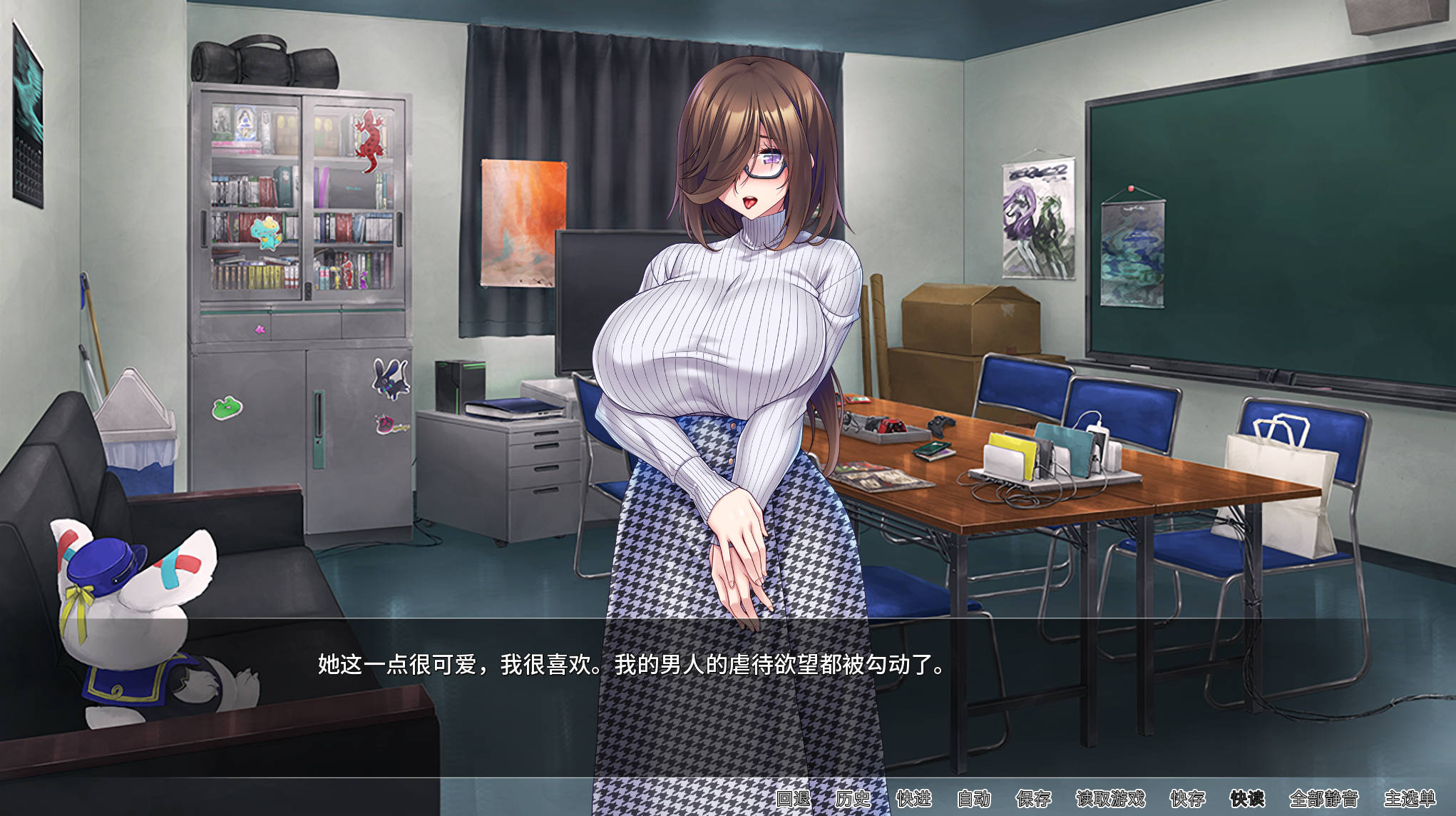This screenshot has height=816, width=1456.
Task: Open the 保存 save menu
Action: point(1034,798)
